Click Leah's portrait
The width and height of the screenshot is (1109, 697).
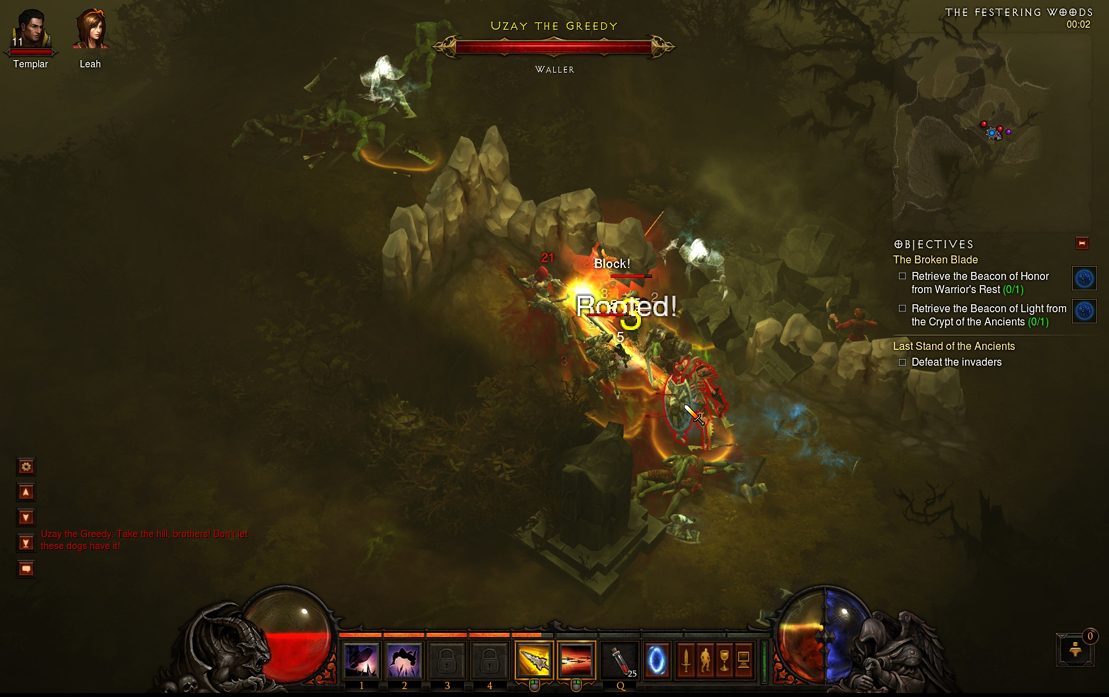coord(90,30)
